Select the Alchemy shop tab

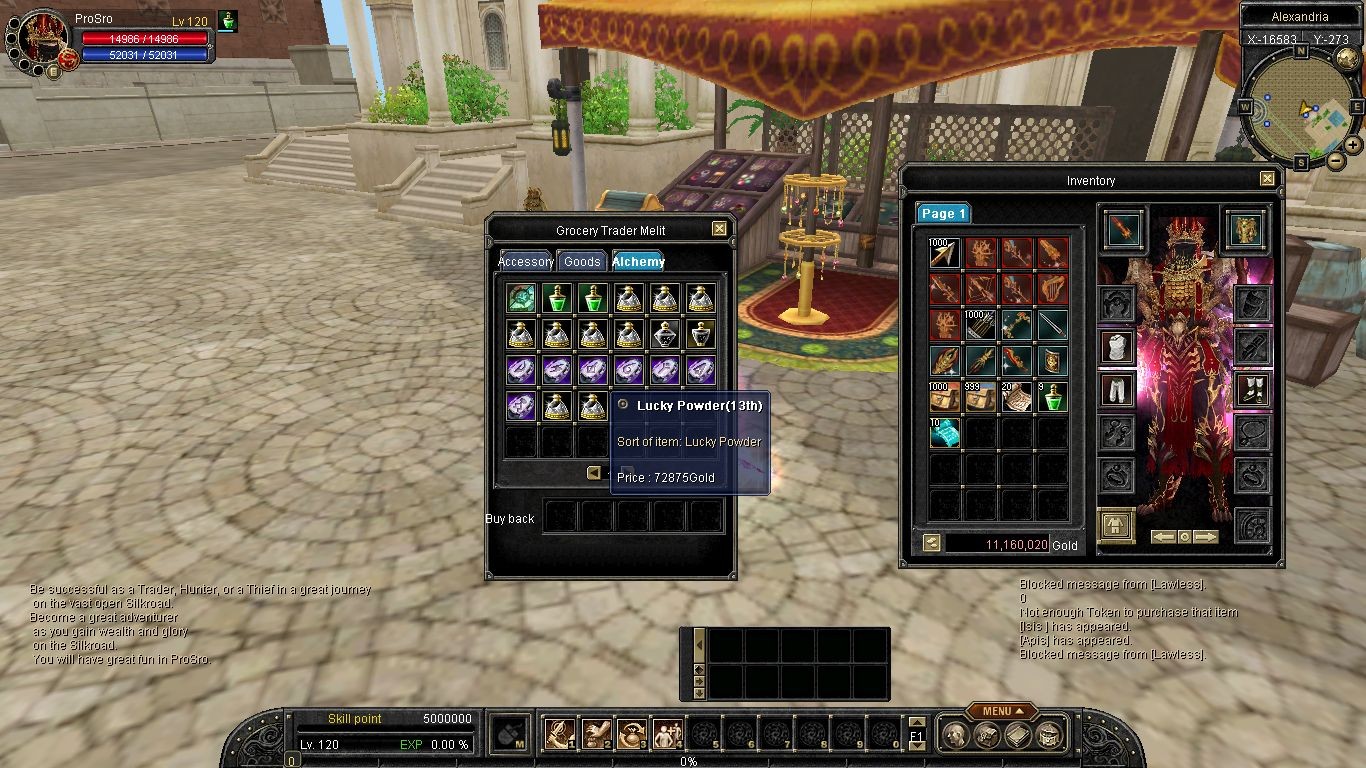(x=639, y=262)
